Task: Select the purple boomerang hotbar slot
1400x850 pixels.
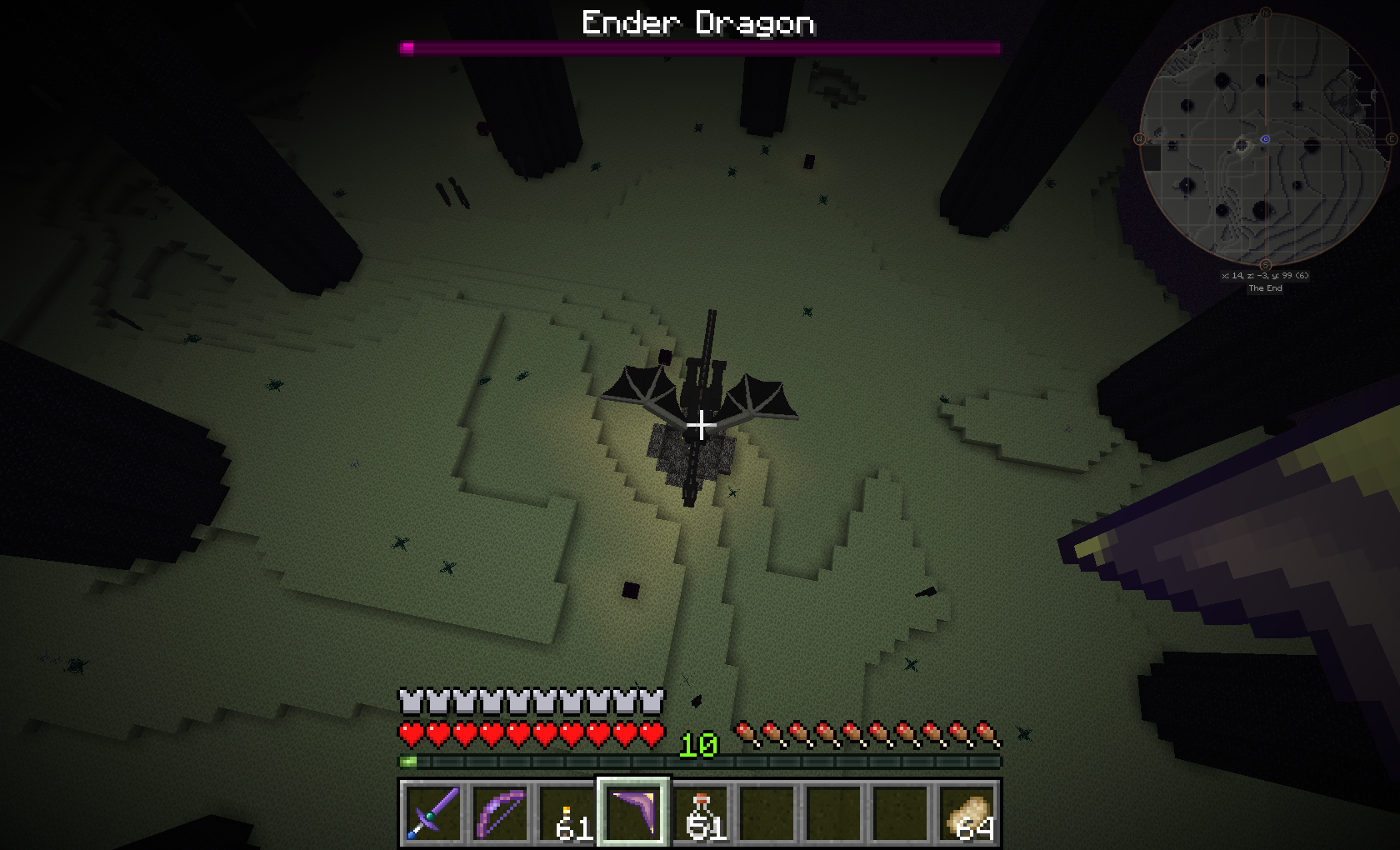Action: (632, 812)
